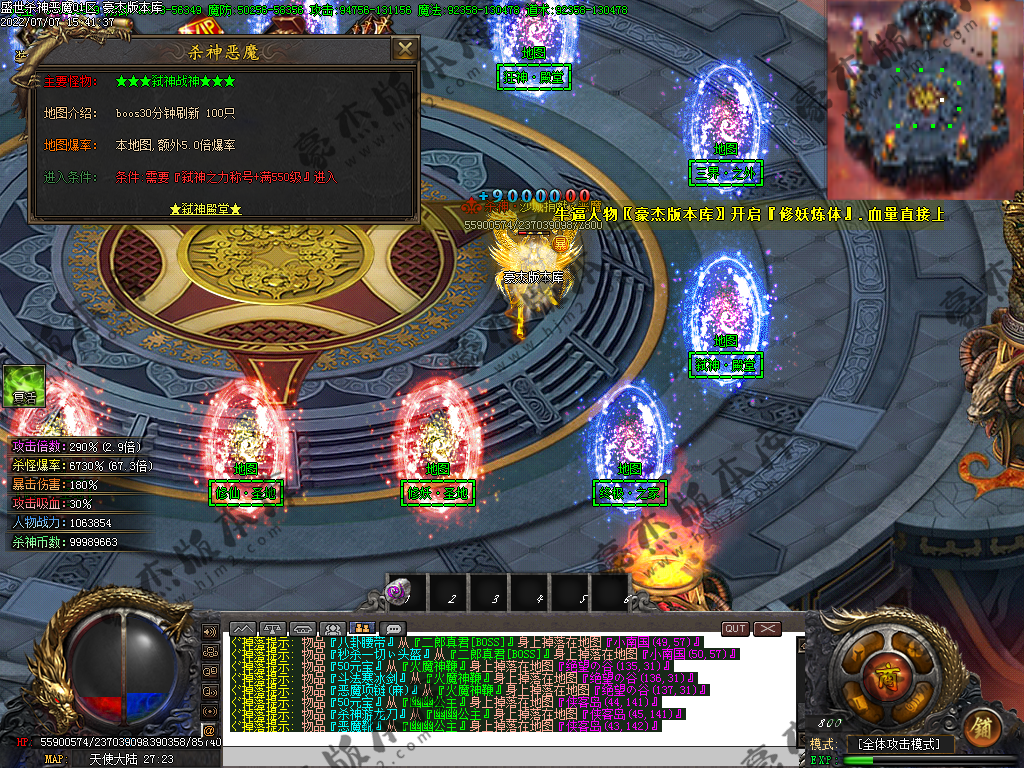Choose the mountain-line chat tab

click(x=242, y=628)
